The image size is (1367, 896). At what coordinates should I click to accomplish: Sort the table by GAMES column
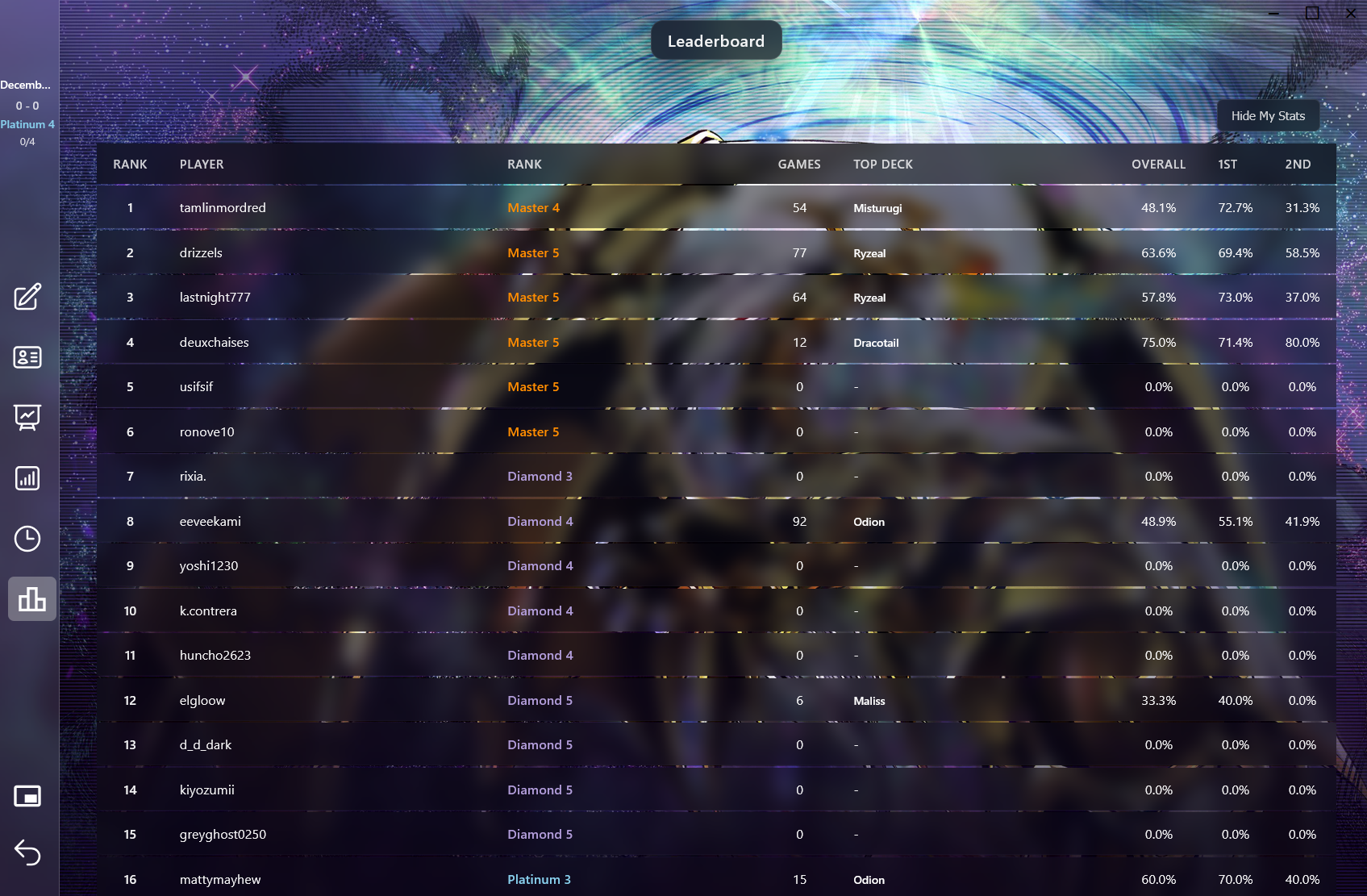click(x=798, y=164)
